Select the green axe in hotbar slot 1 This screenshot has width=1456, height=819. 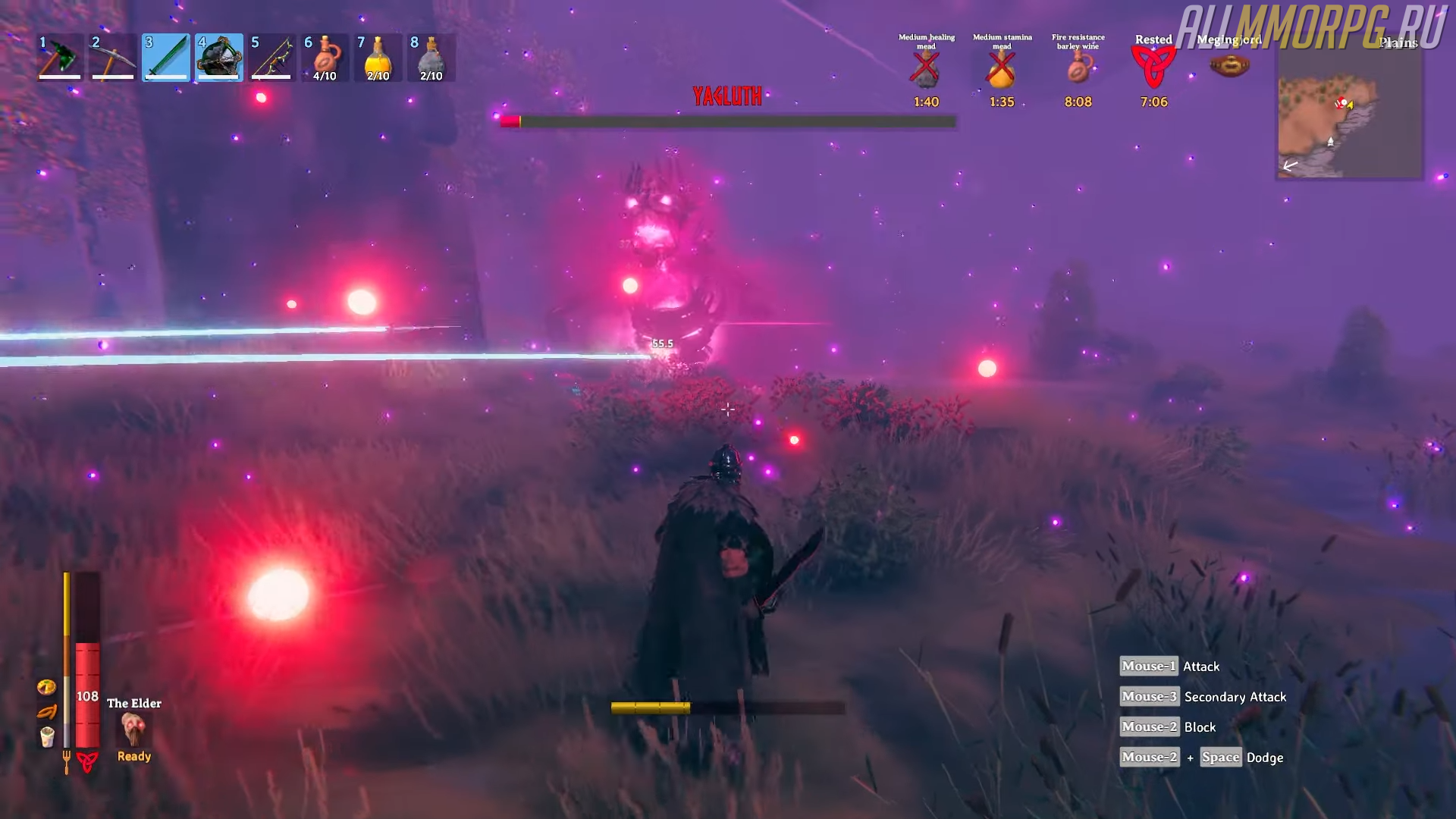pyautogui.click(x=60, y=58)
